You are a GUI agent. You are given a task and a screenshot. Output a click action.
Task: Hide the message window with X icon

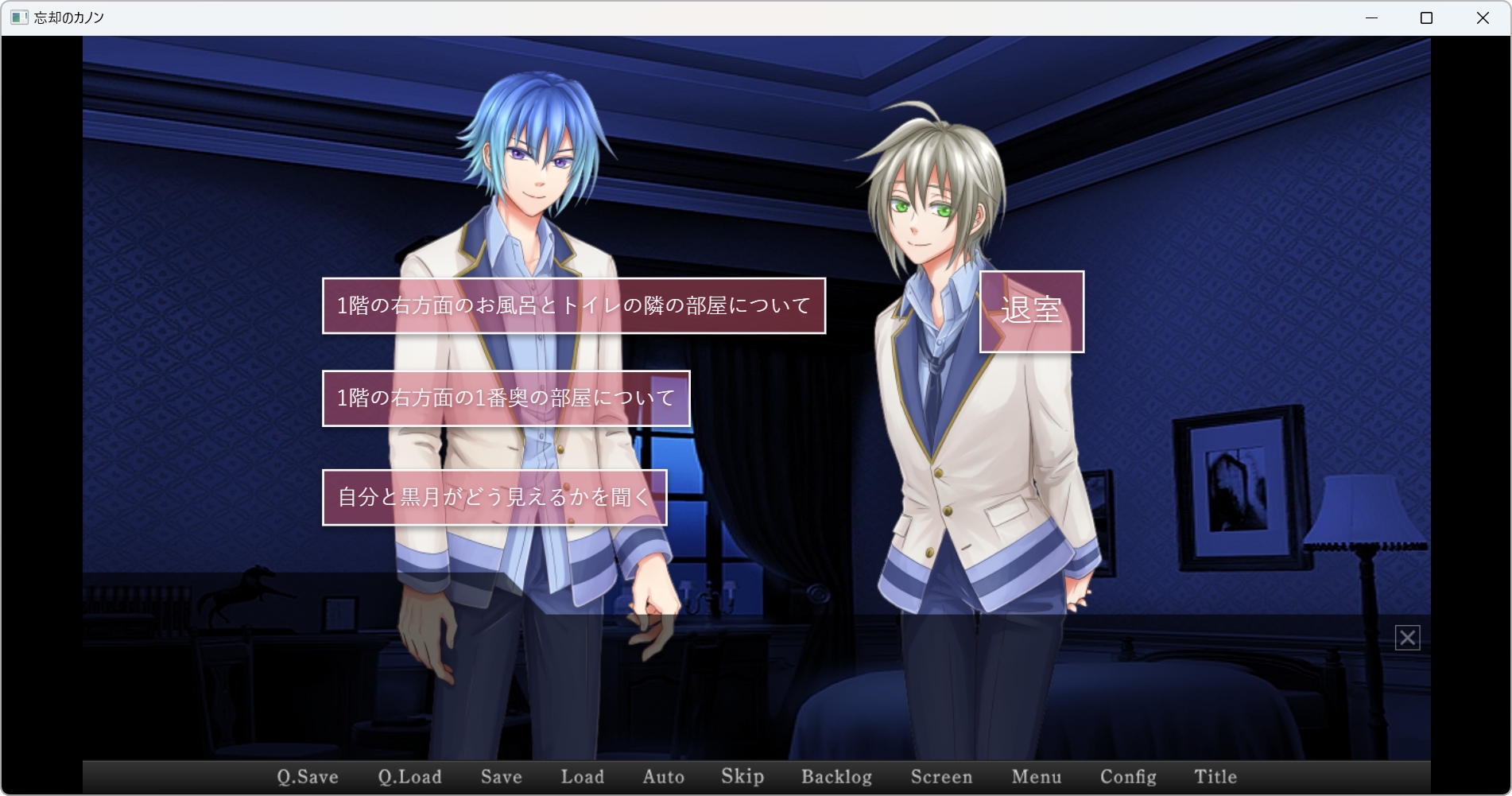1407,638
